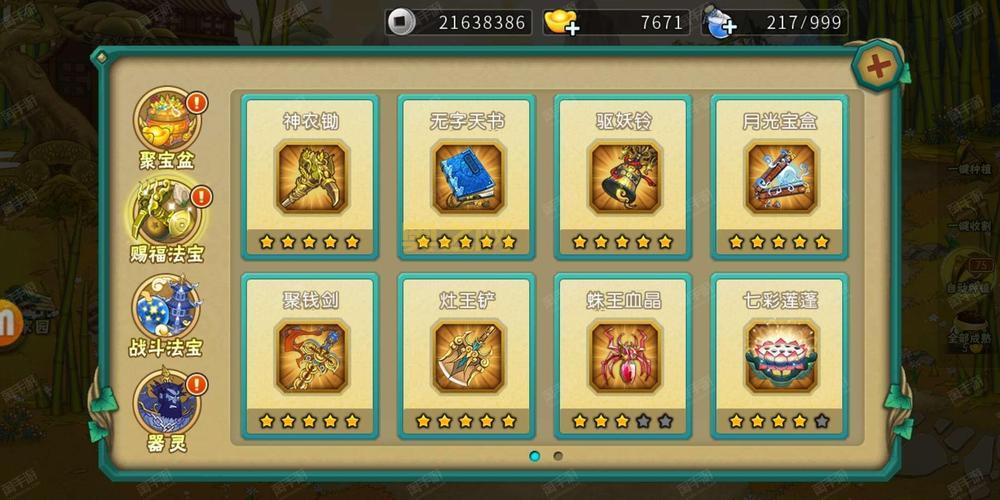
Task: Select the 神农锄 treasure card
Action: tap(310, 177)
